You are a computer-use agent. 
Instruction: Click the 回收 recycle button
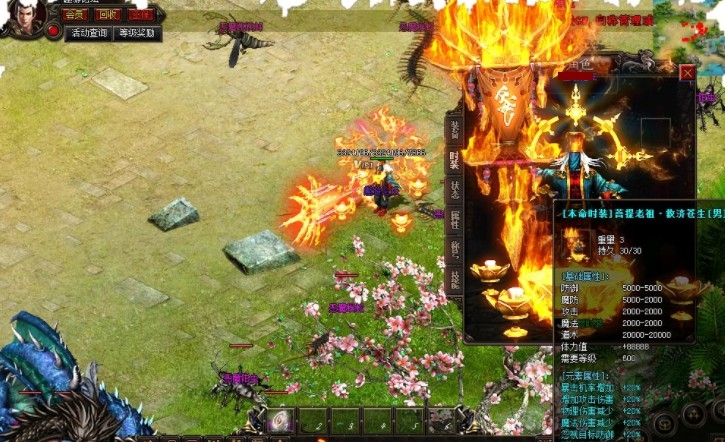point(108,15)
